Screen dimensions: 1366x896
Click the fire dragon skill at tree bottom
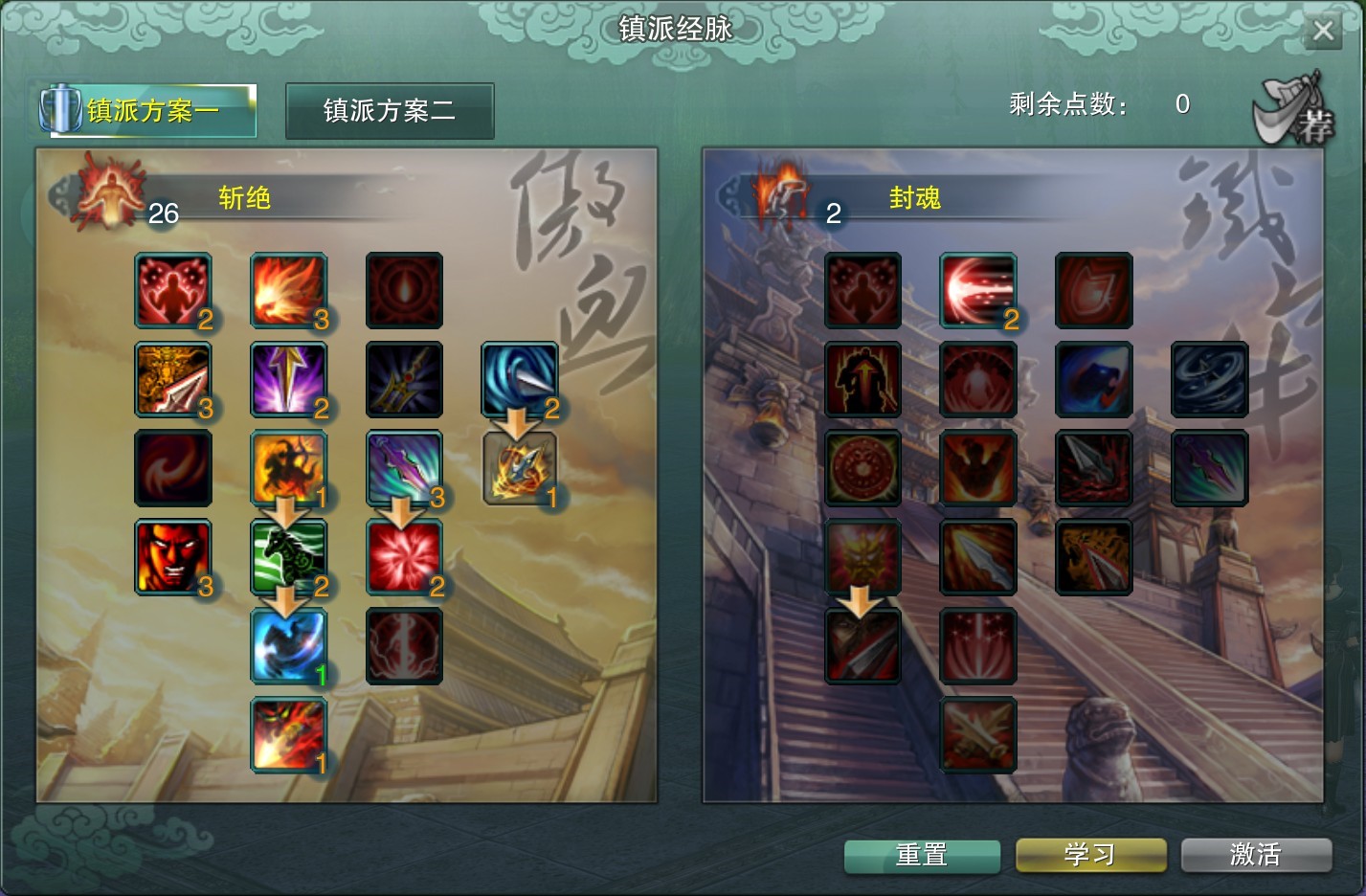tap(288, 733)
